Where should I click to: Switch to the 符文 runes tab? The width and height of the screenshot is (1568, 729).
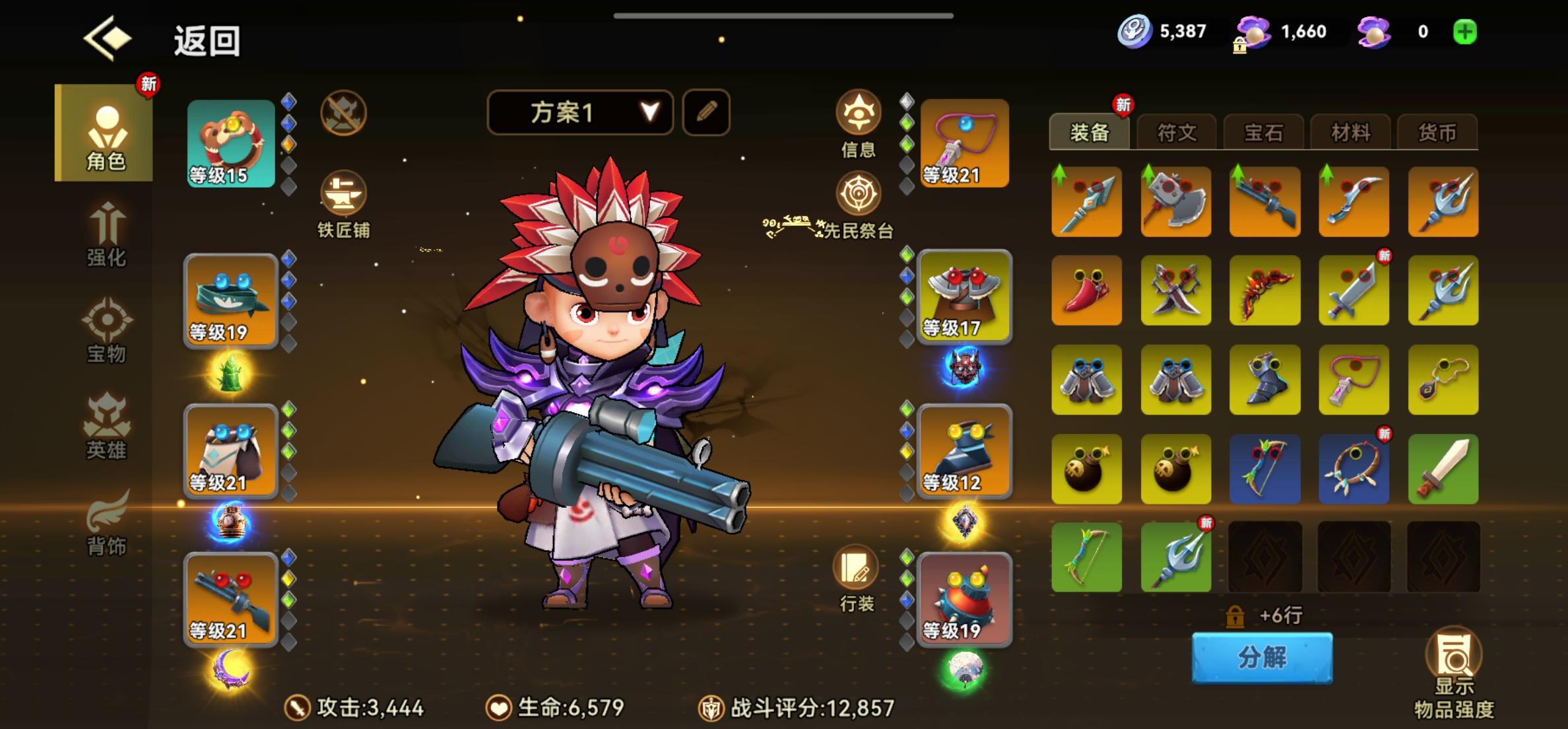(x=1177, y=133)
